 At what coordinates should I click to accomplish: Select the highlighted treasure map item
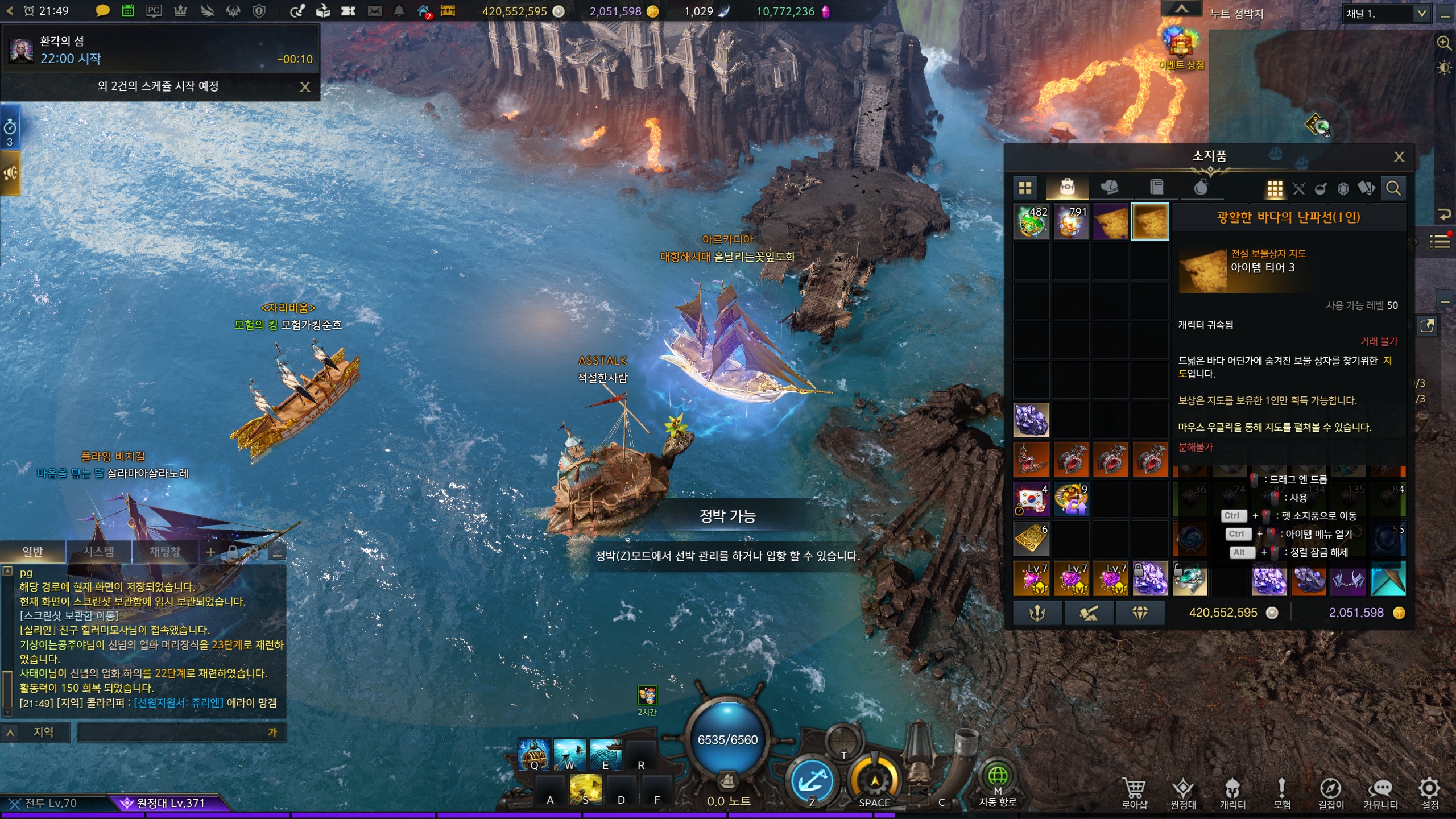[x=1150, y=222]
